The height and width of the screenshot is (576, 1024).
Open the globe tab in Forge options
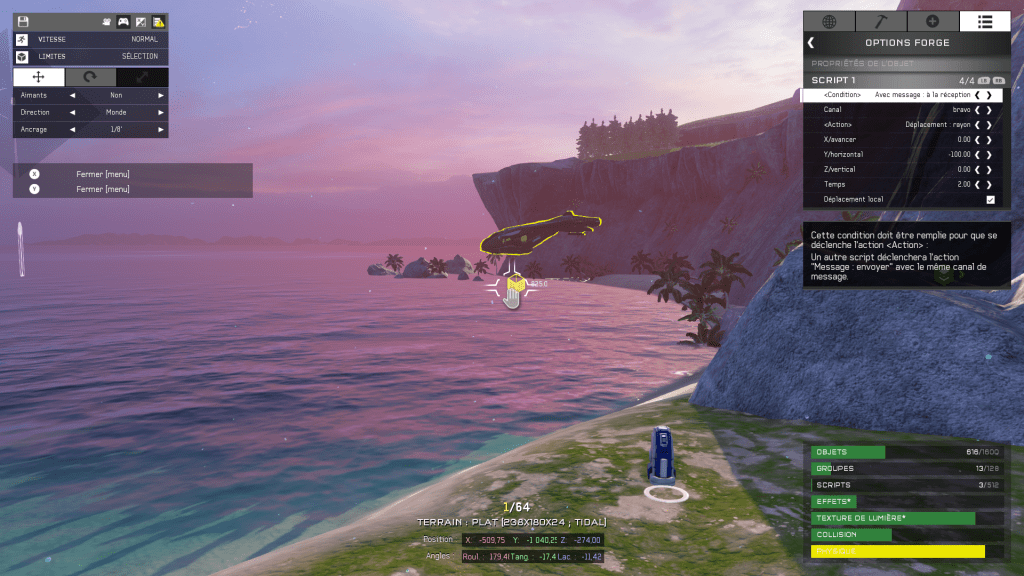point(829,21)
